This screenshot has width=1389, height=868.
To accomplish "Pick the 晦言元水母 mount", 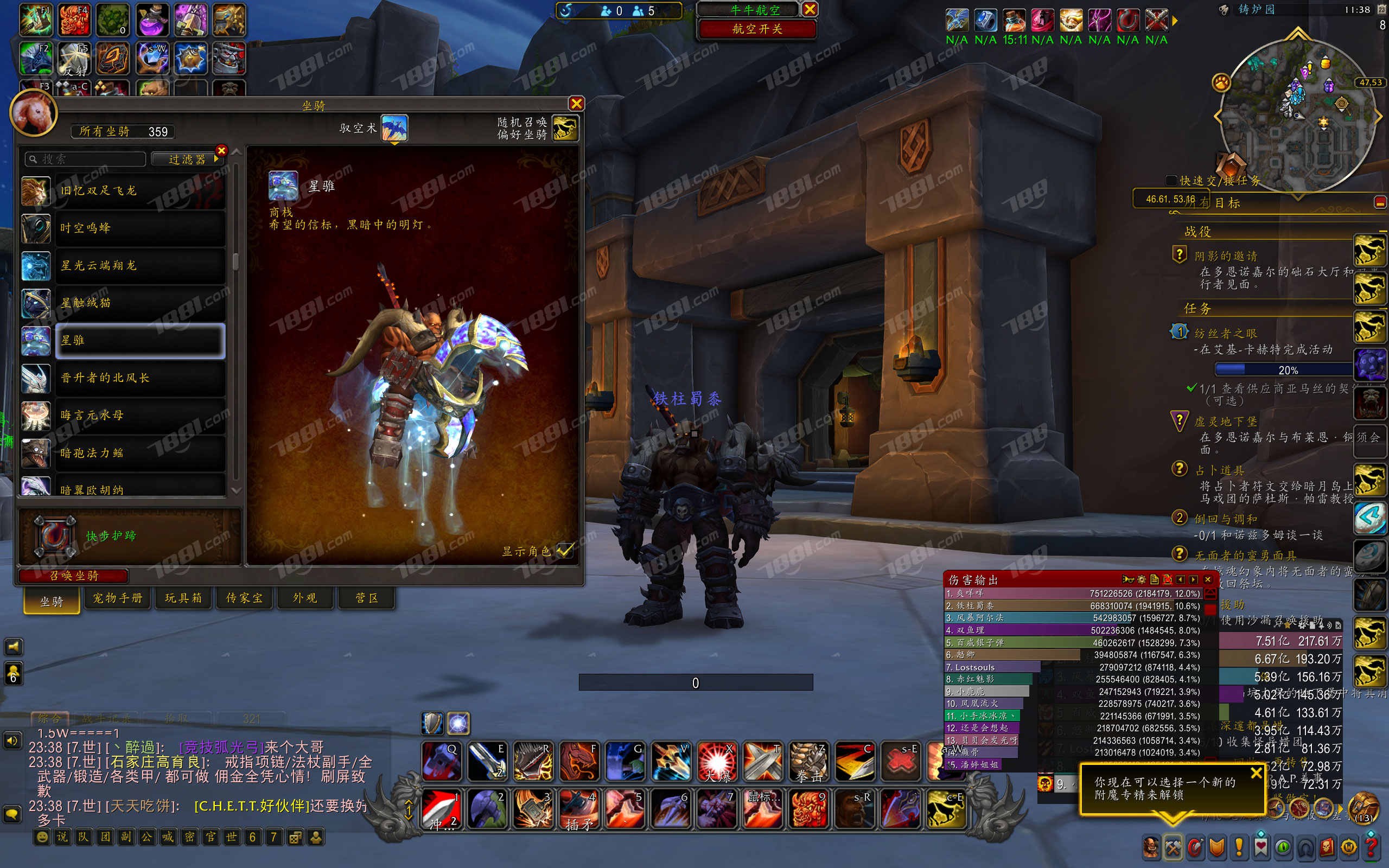I will [139, 415].
